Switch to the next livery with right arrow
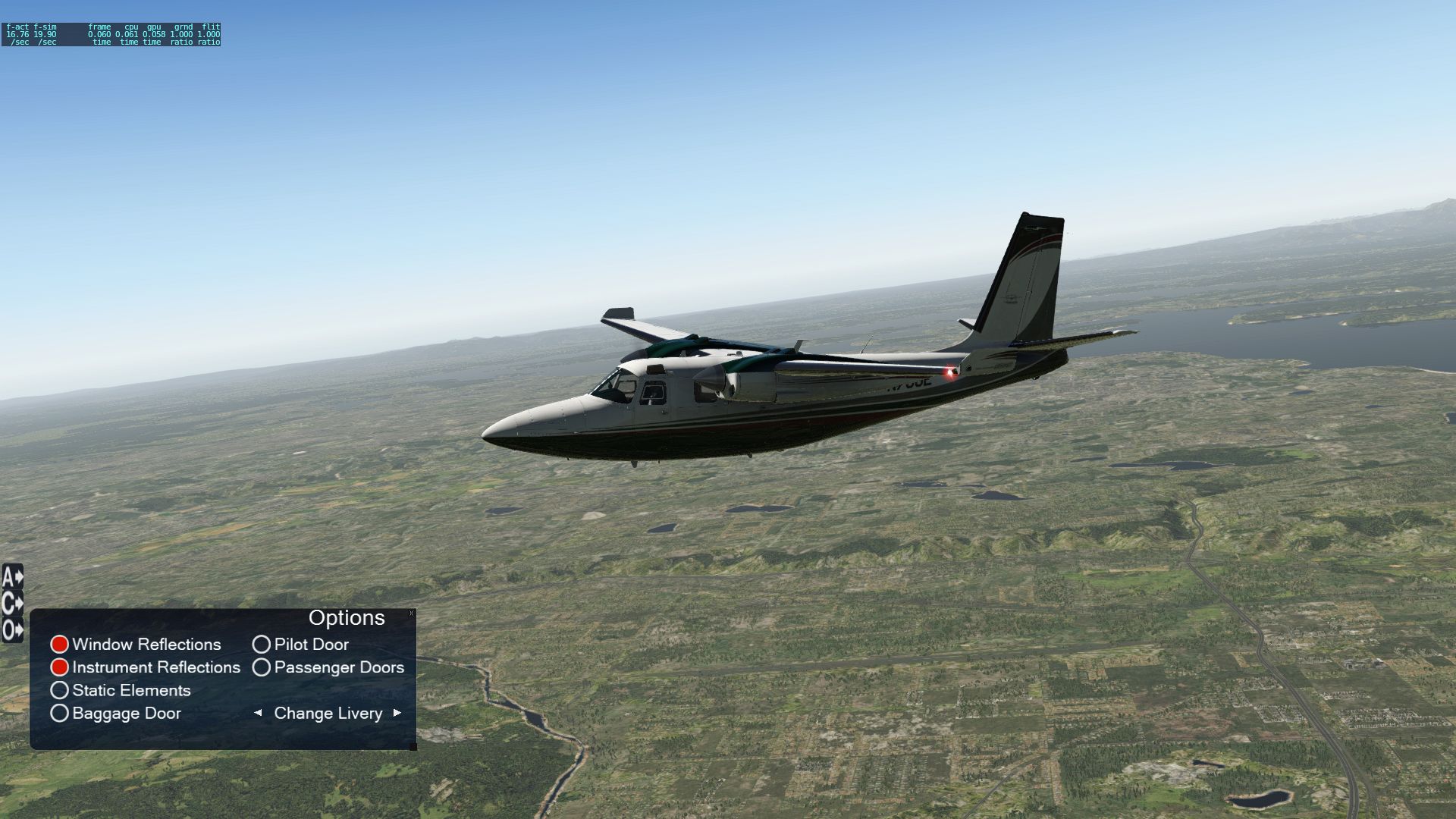The height and width of the screenshot is (819, 1456). coord(397,713)
